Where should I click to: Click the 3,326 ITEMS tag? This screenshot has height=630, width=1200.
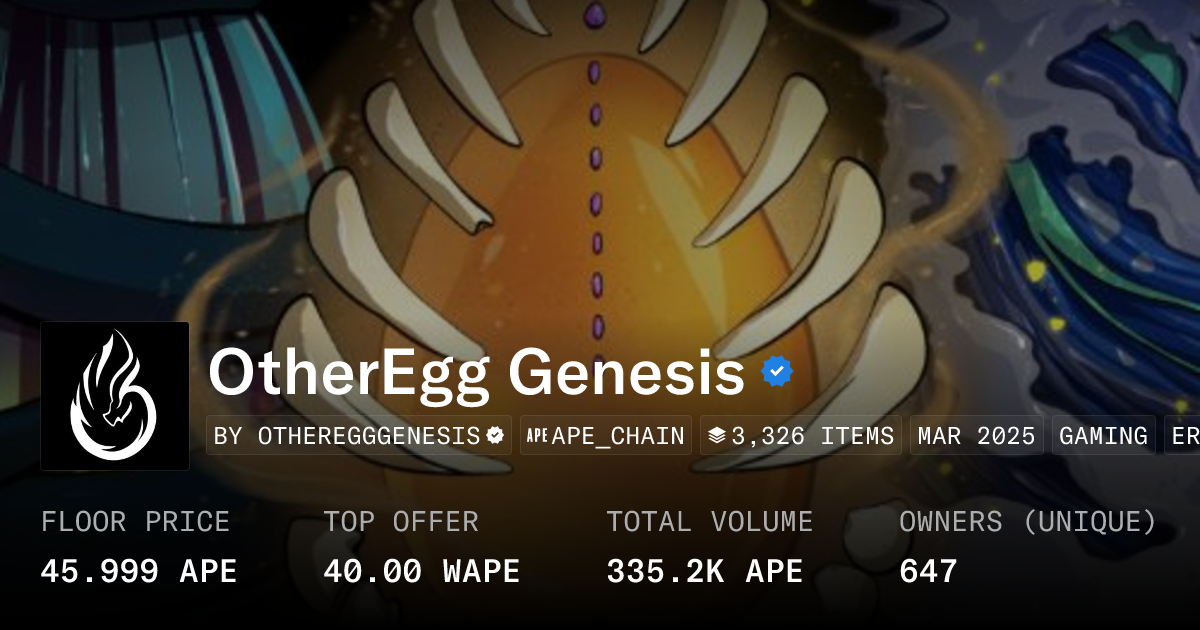[800, 436]
